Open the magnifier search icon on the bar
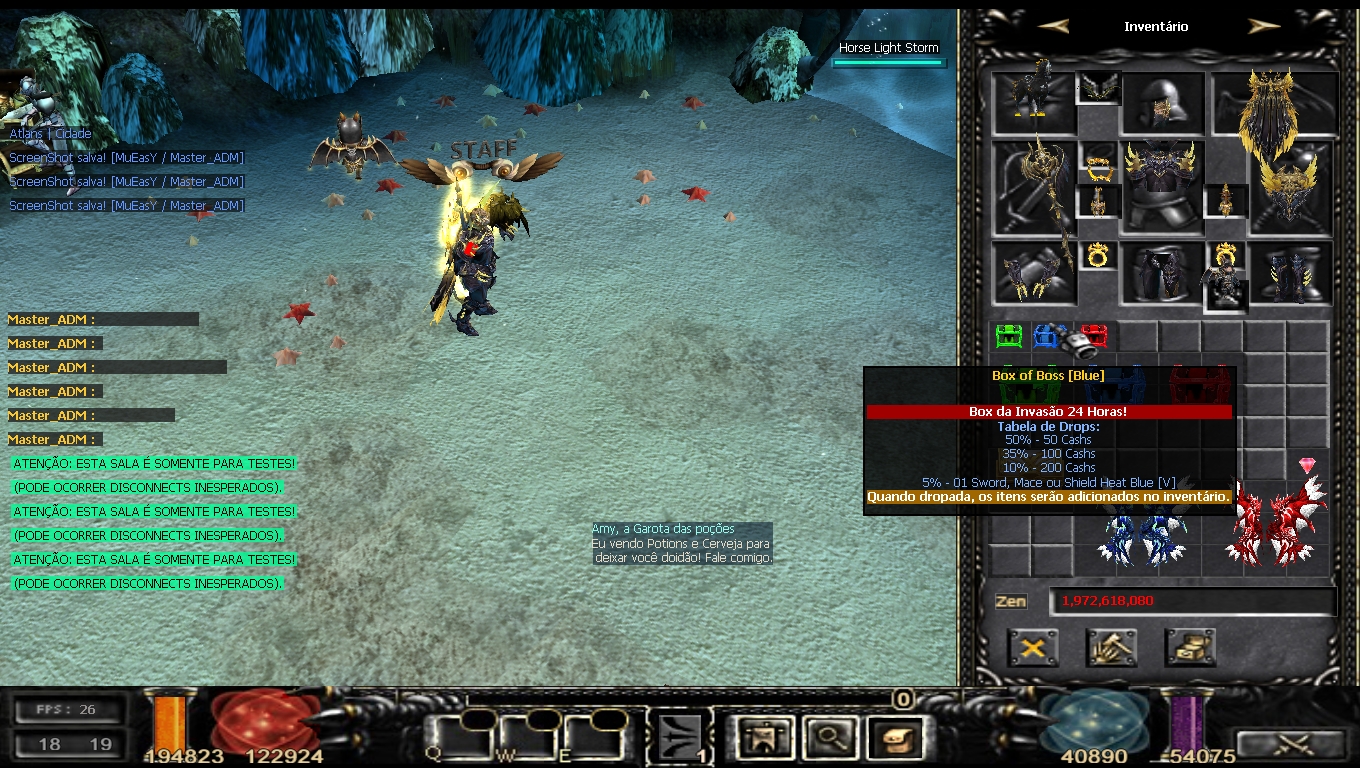1360x768 pixels. pos(827,739)
